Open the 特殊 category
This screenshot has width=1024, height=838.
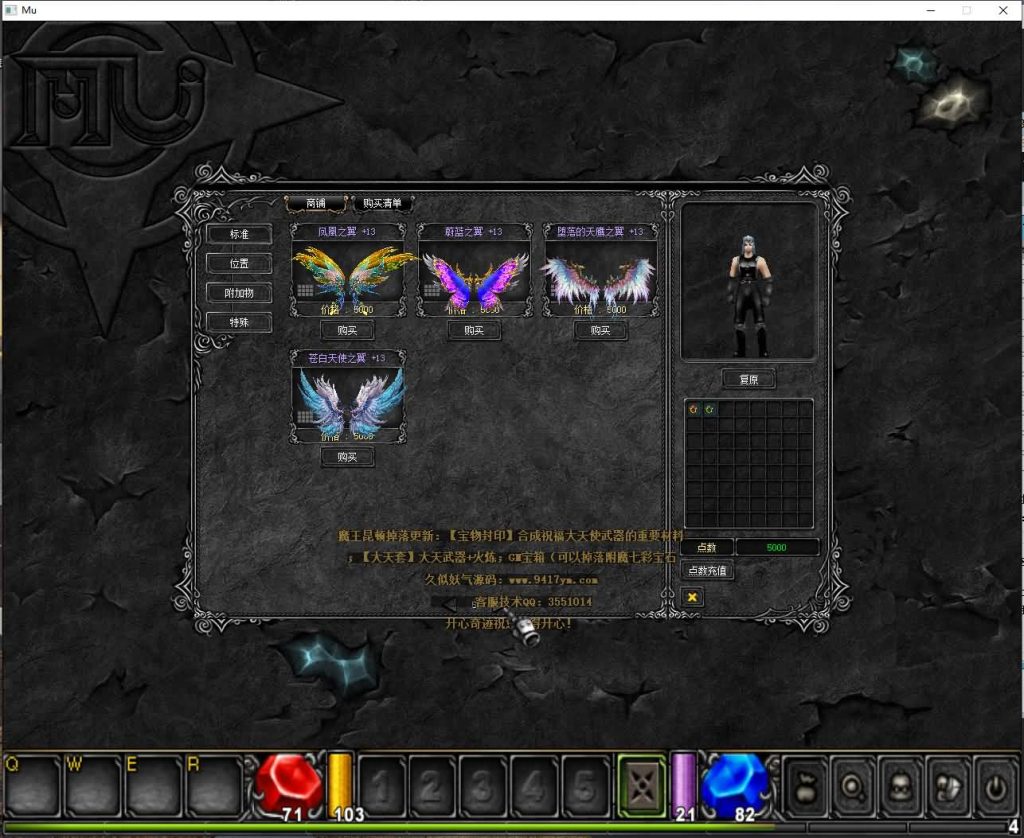pos(239,323)
